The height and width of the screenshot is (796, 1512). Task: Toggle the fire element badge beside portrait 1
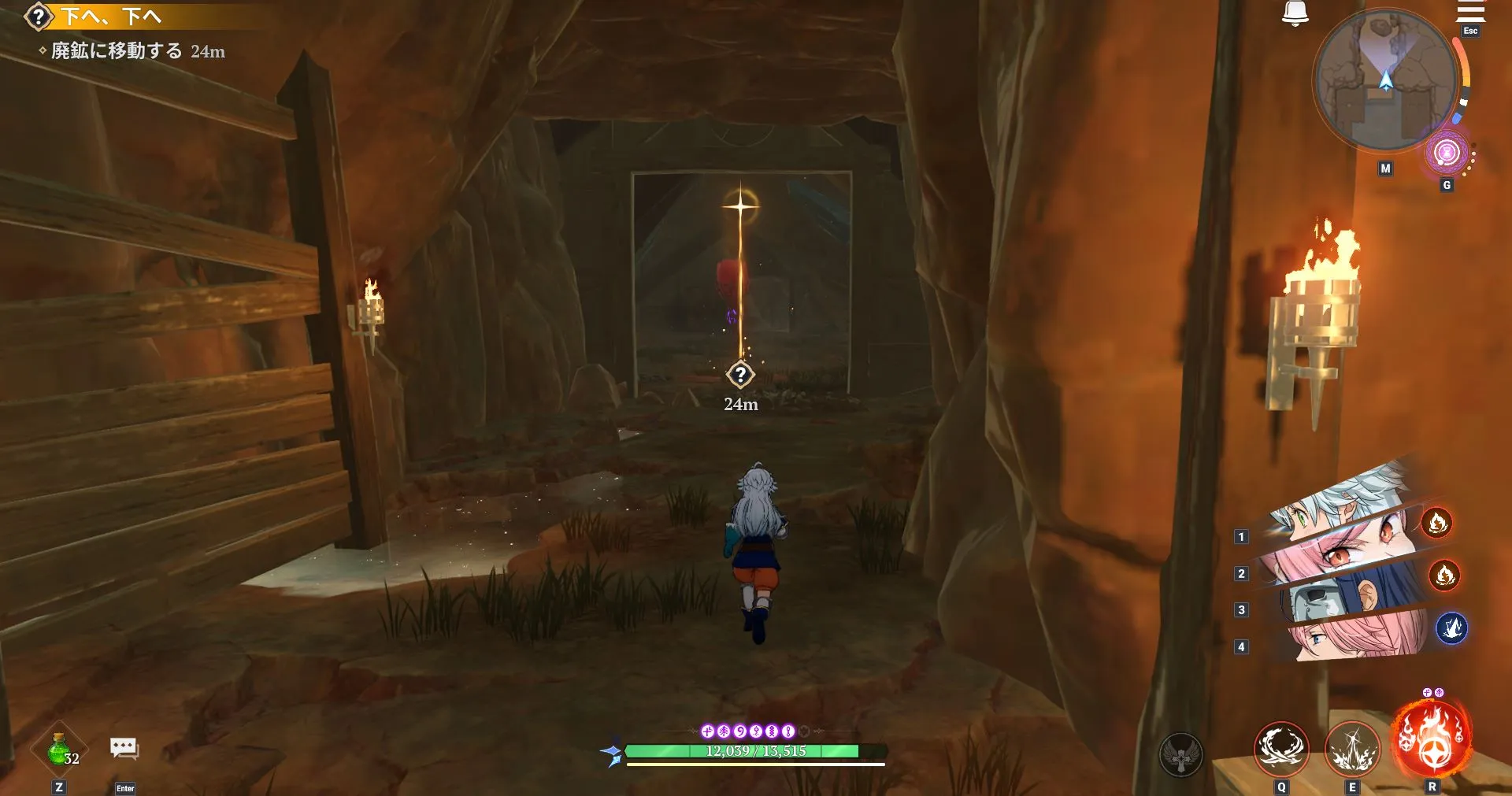click(x=1437, y=524)
